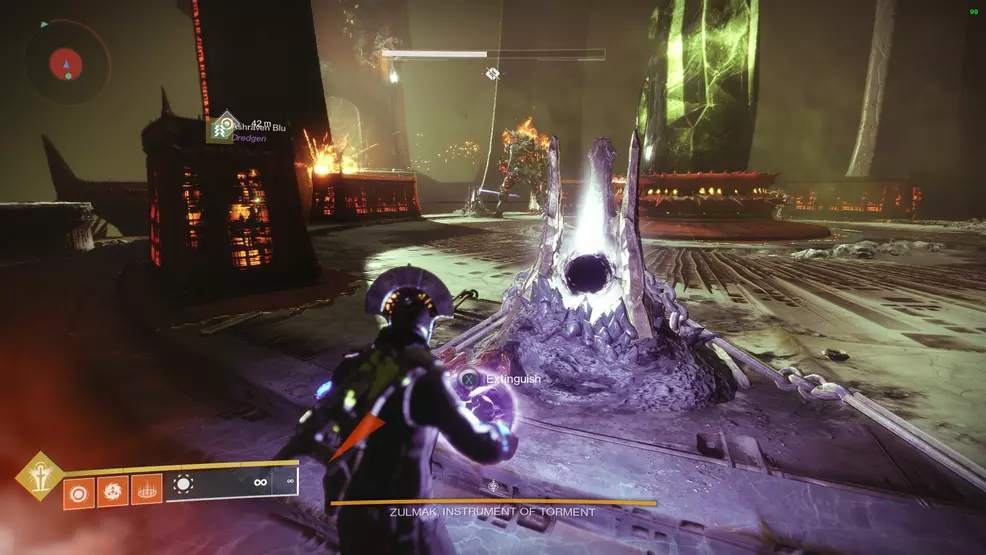The width and height of the screenshot is (986, 555).
Task: Trigger the swirling blade melee ability icon
Action: [x=112, y=490]
